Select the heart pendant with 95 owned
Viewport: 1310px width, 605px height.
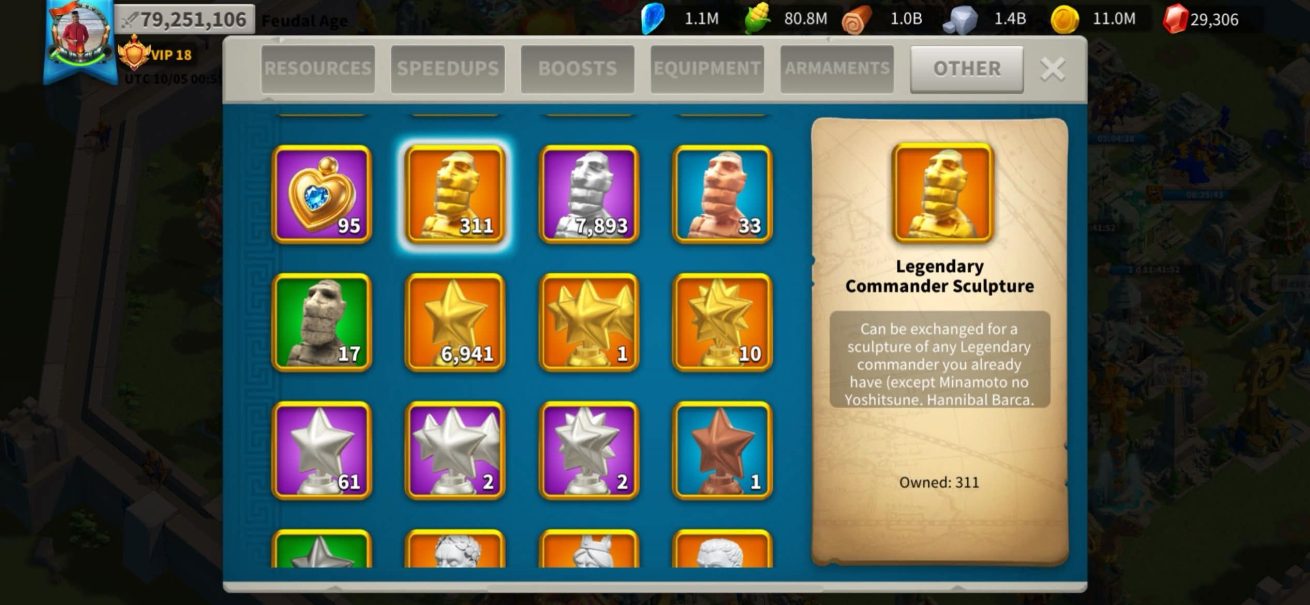click(x=322, y=194)
